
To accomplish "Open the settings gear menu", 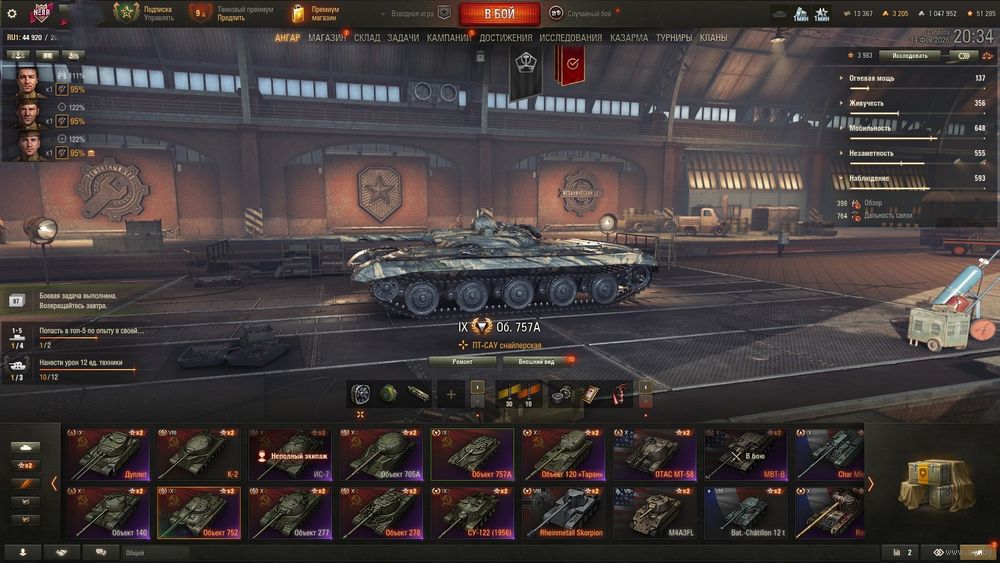I will click(12, 14).
